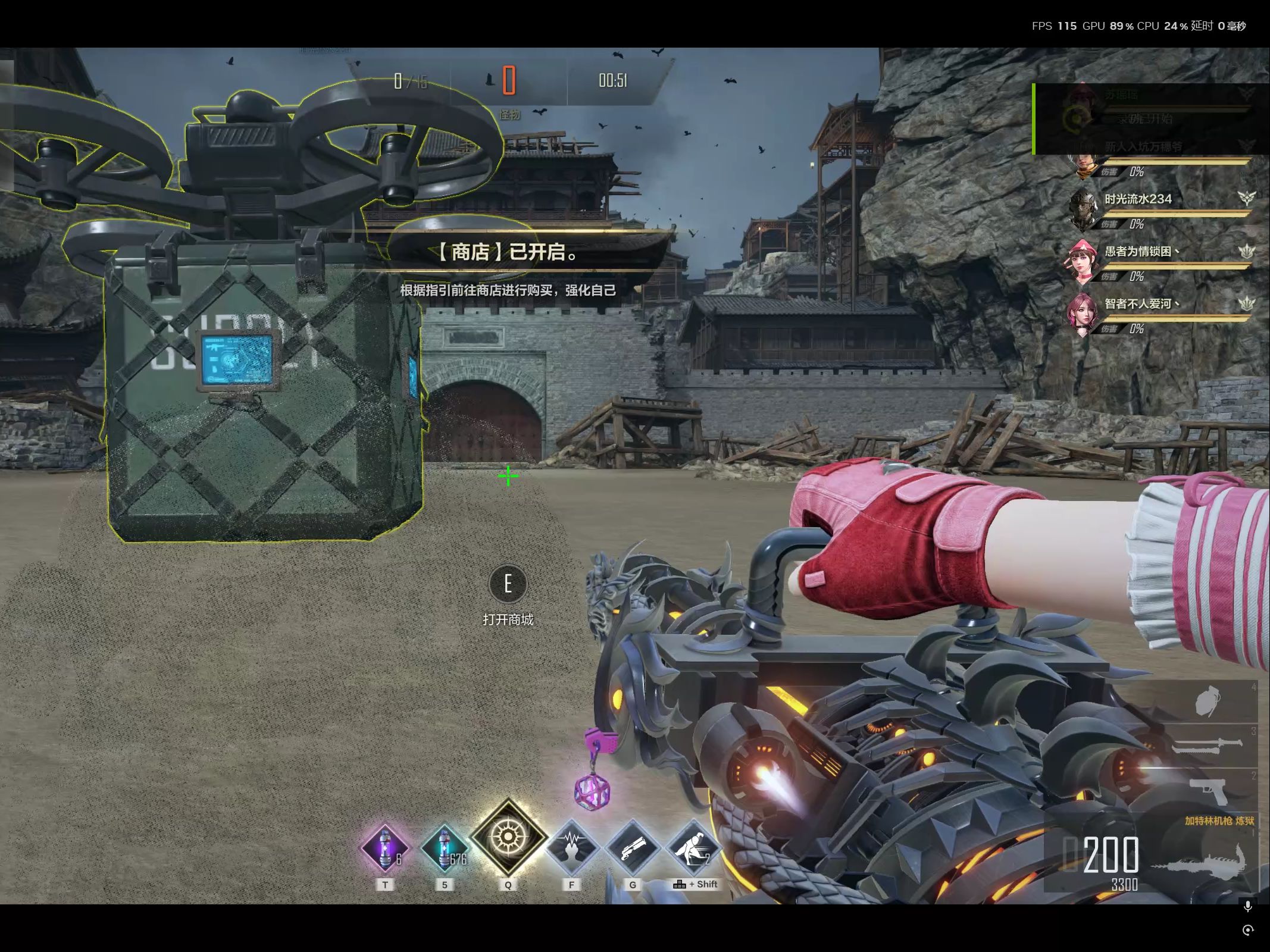Select the grenade weapon slot

point(1208,702)
